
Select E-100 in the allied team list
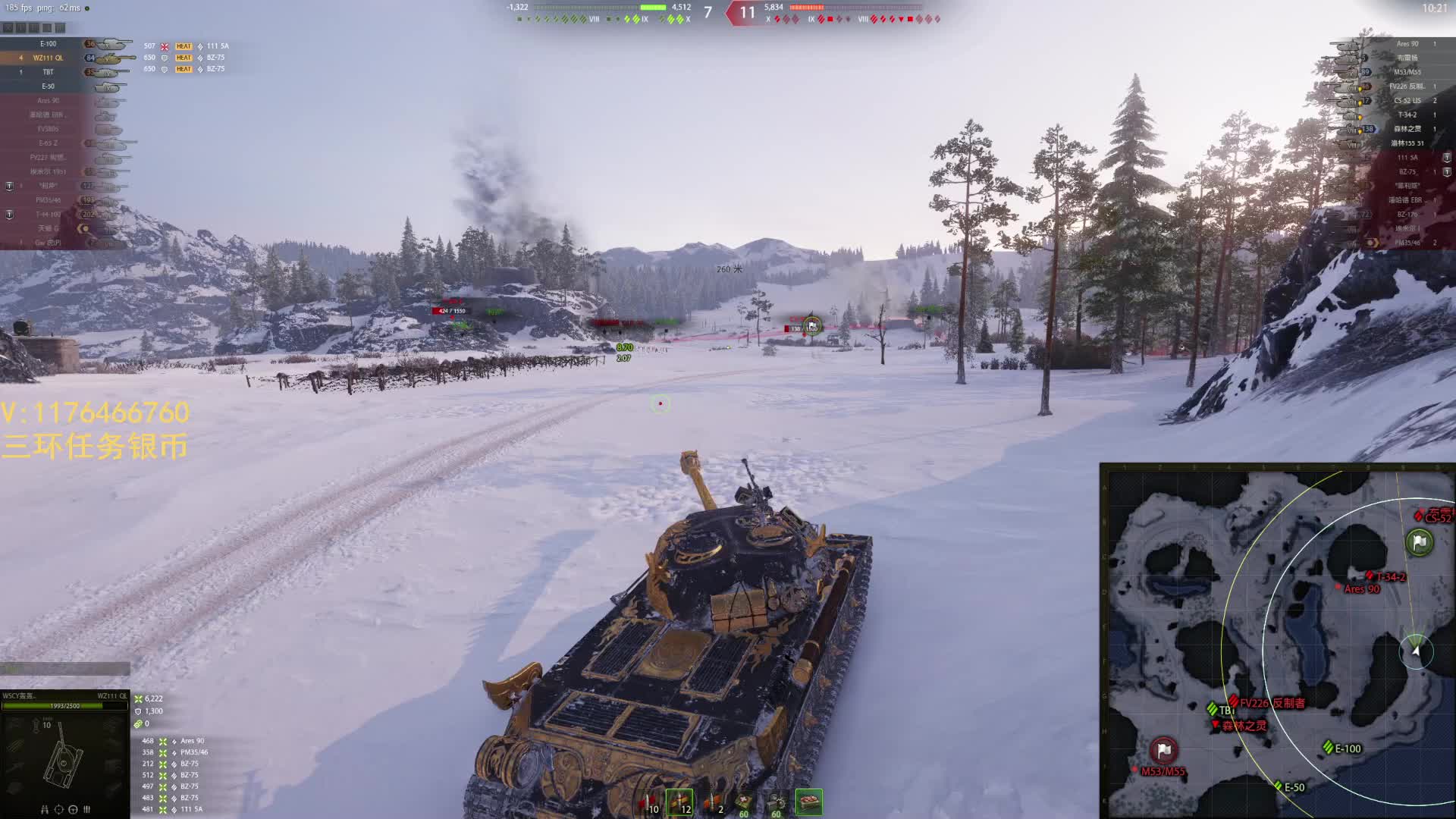pyautogui.click(x=49, y=44)
